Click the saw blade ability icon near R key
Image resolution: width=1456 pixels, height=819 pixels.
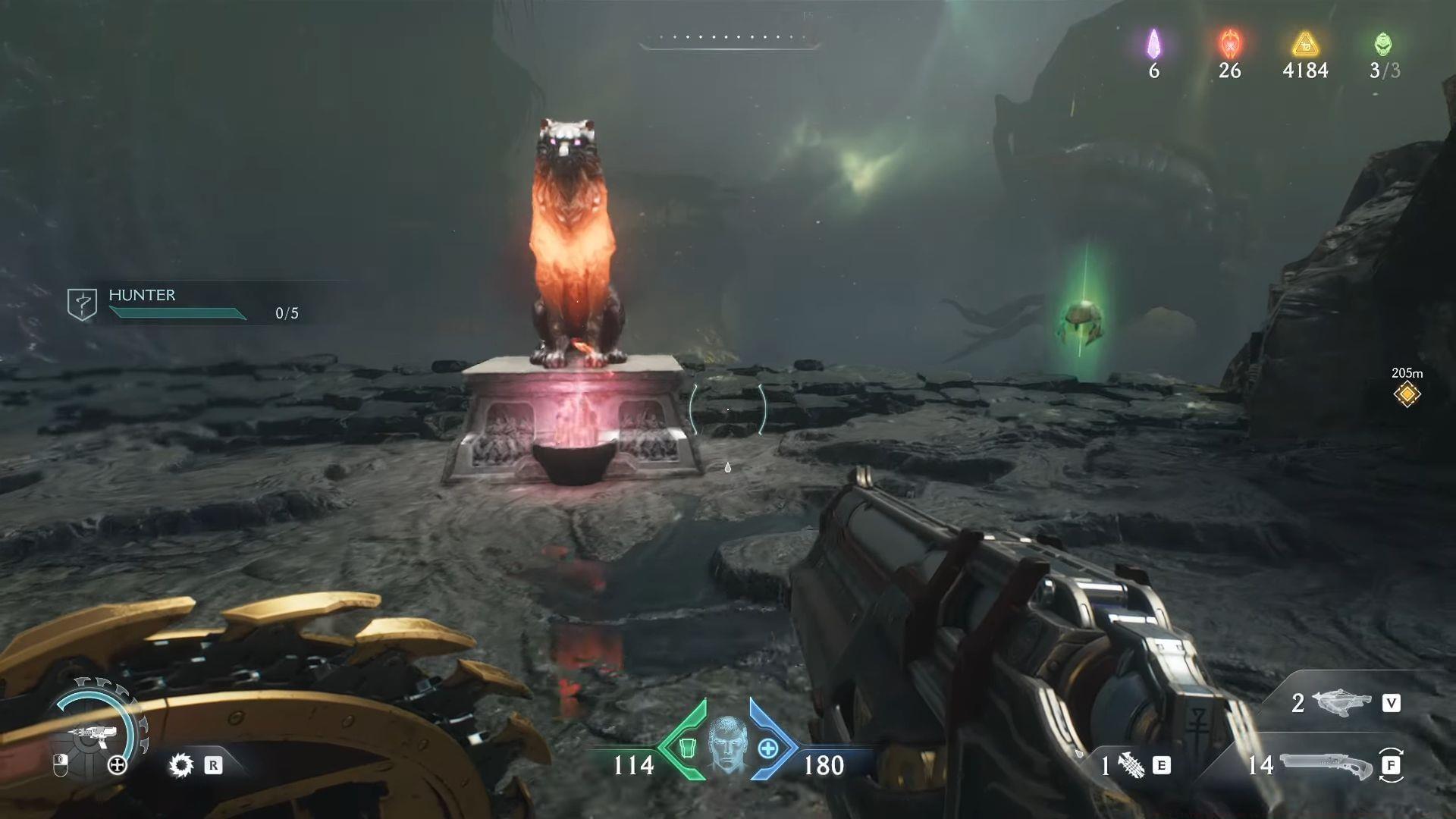coord(180,764)
